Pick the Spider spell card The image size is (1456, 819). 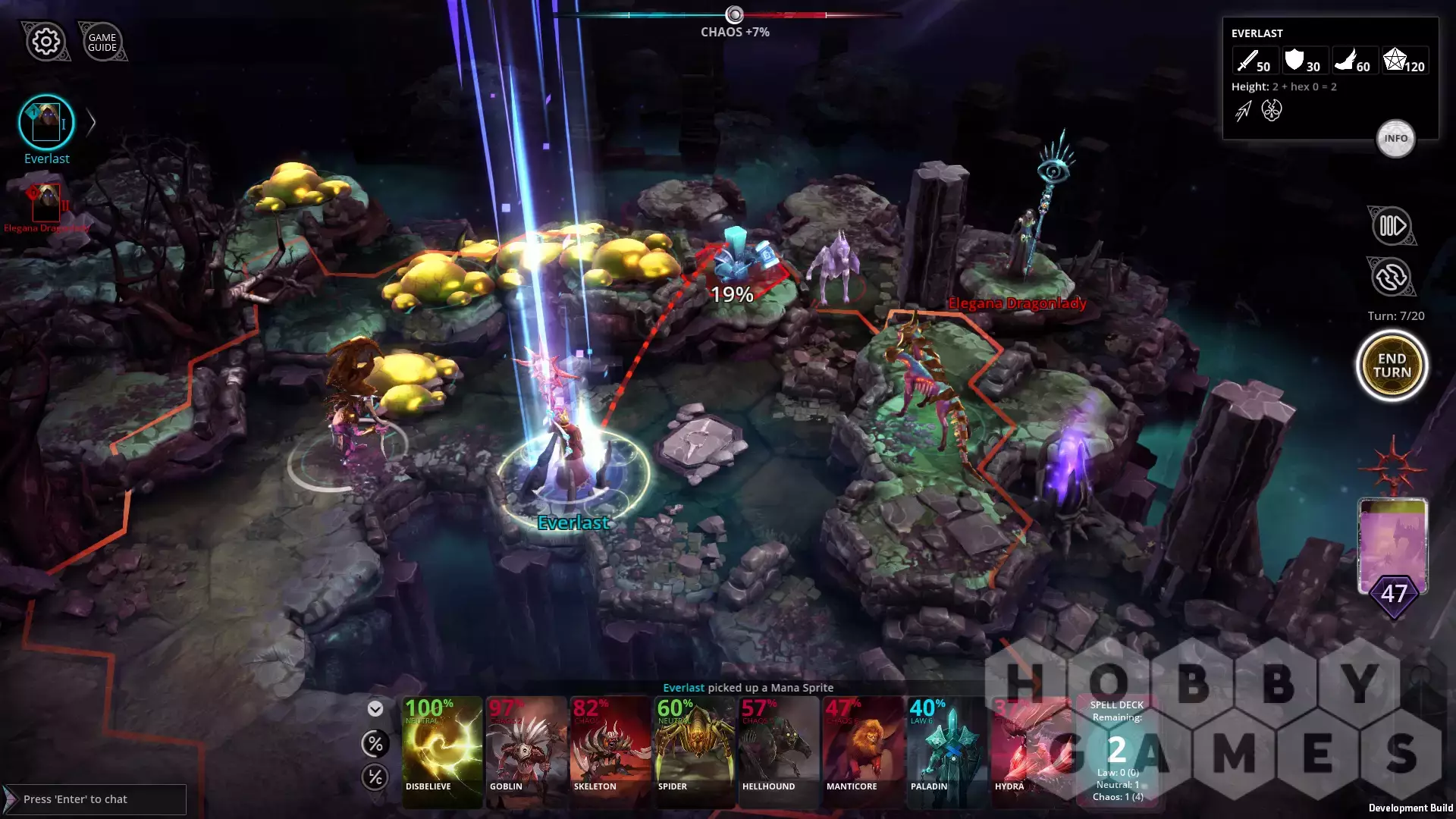(695, 751)
